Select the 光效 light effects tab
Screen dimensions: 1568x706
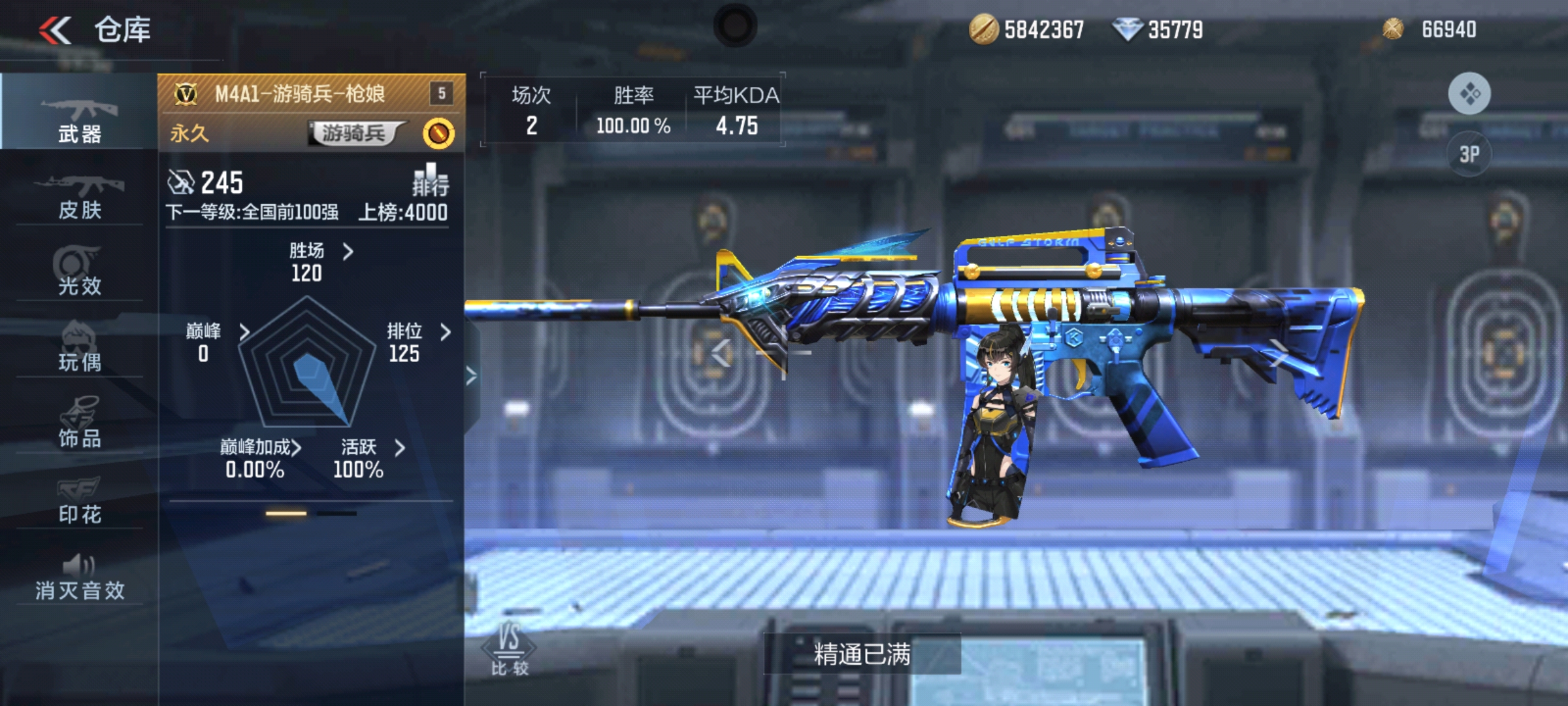(79, 271)
